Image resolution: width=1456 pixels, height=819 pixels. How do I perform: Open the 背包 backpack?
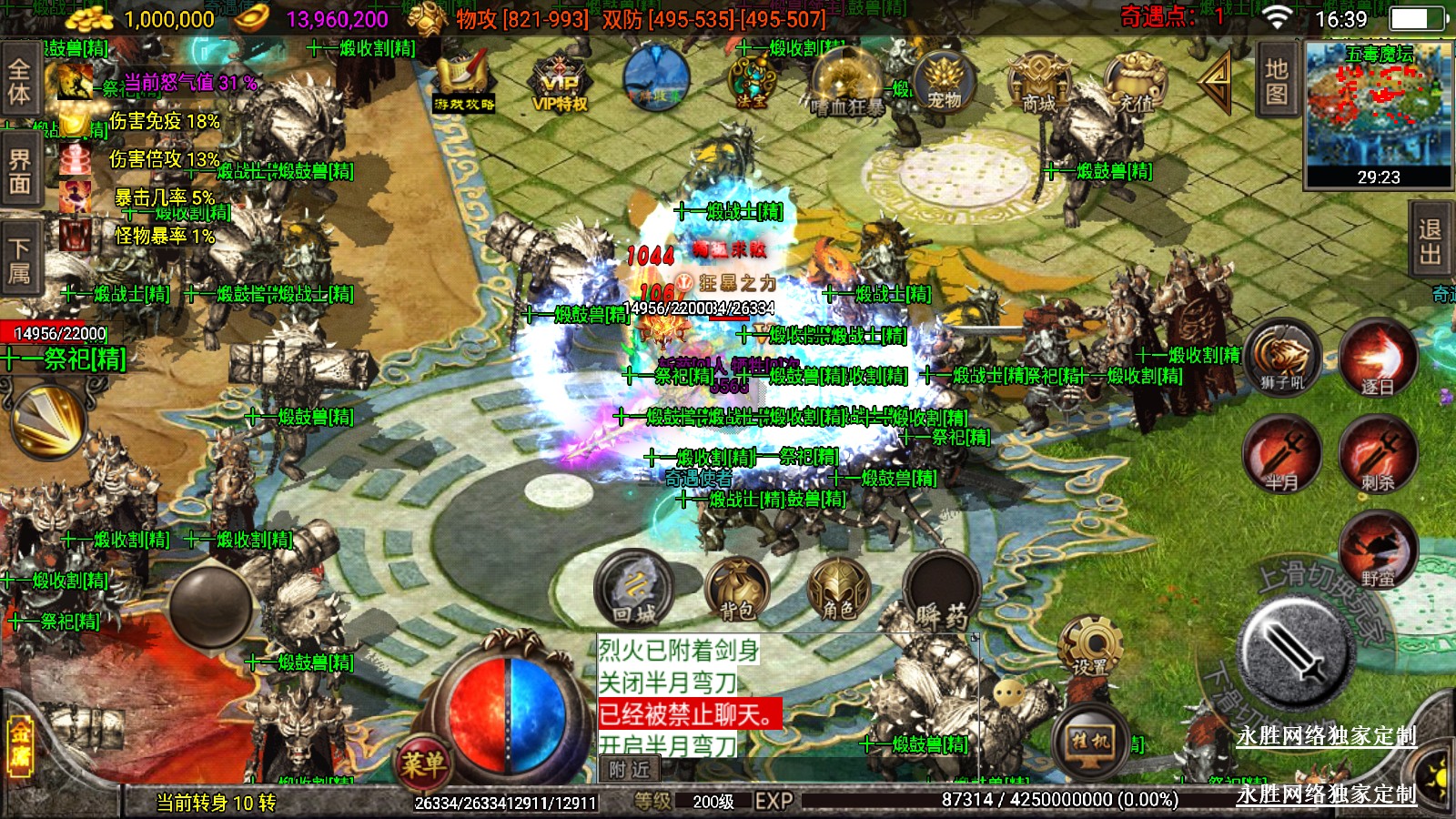[x=737, y=589]
